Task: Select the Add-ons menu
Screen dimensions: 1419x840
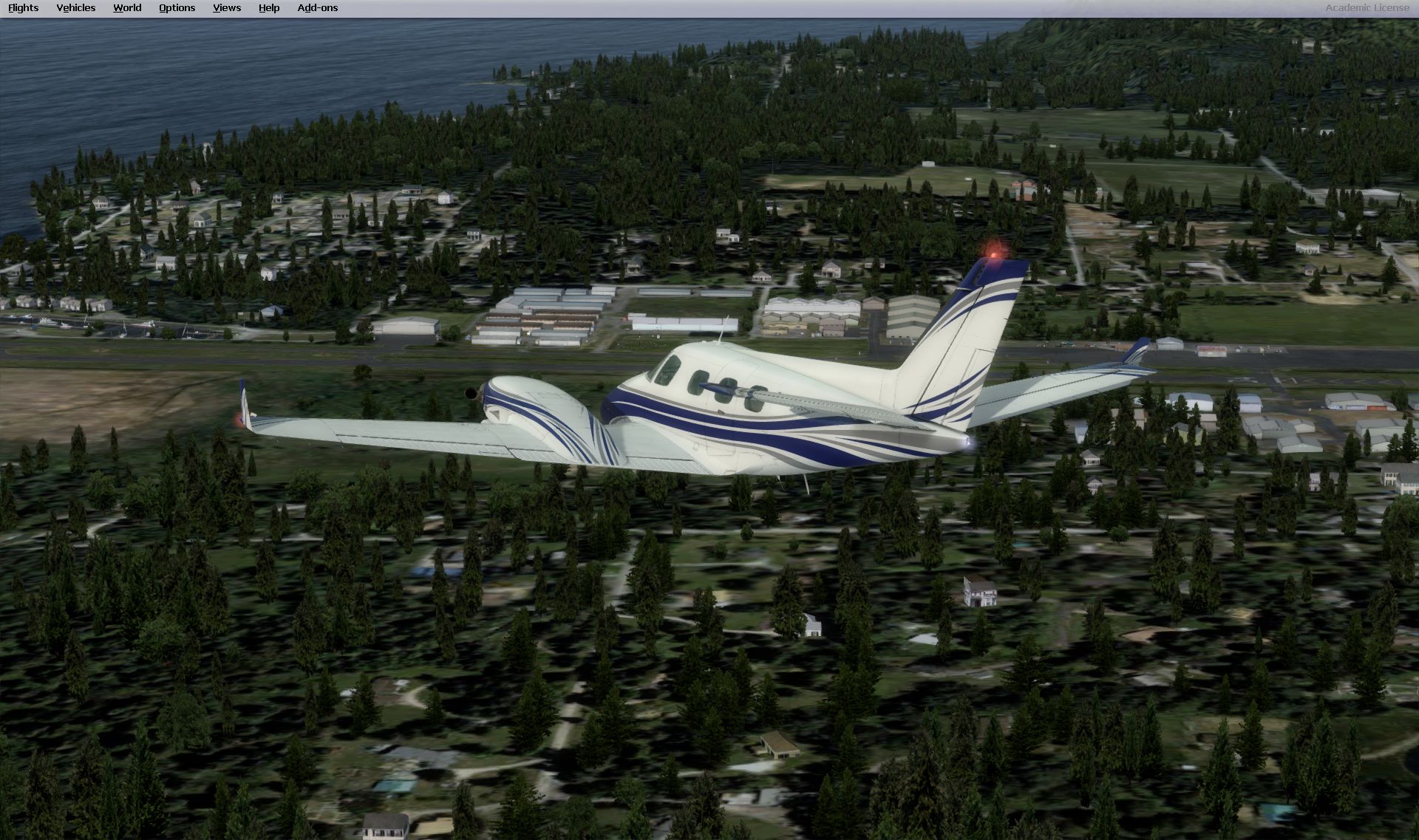Action: coord(317,8)
